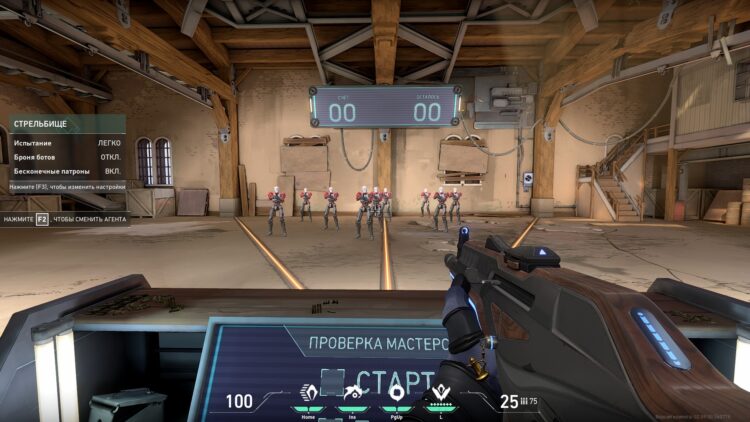
Task: Change the Испытание difficulty row
Action: click(67, 143)
